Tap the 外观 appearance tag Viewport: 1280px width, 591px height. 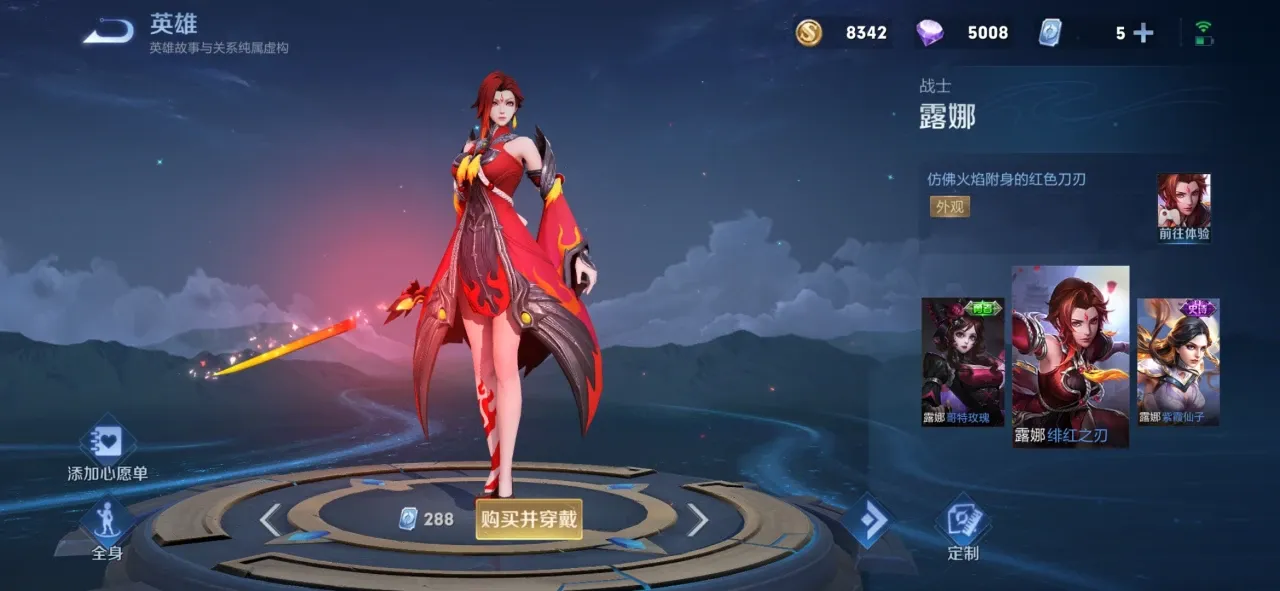click(949, 207)
